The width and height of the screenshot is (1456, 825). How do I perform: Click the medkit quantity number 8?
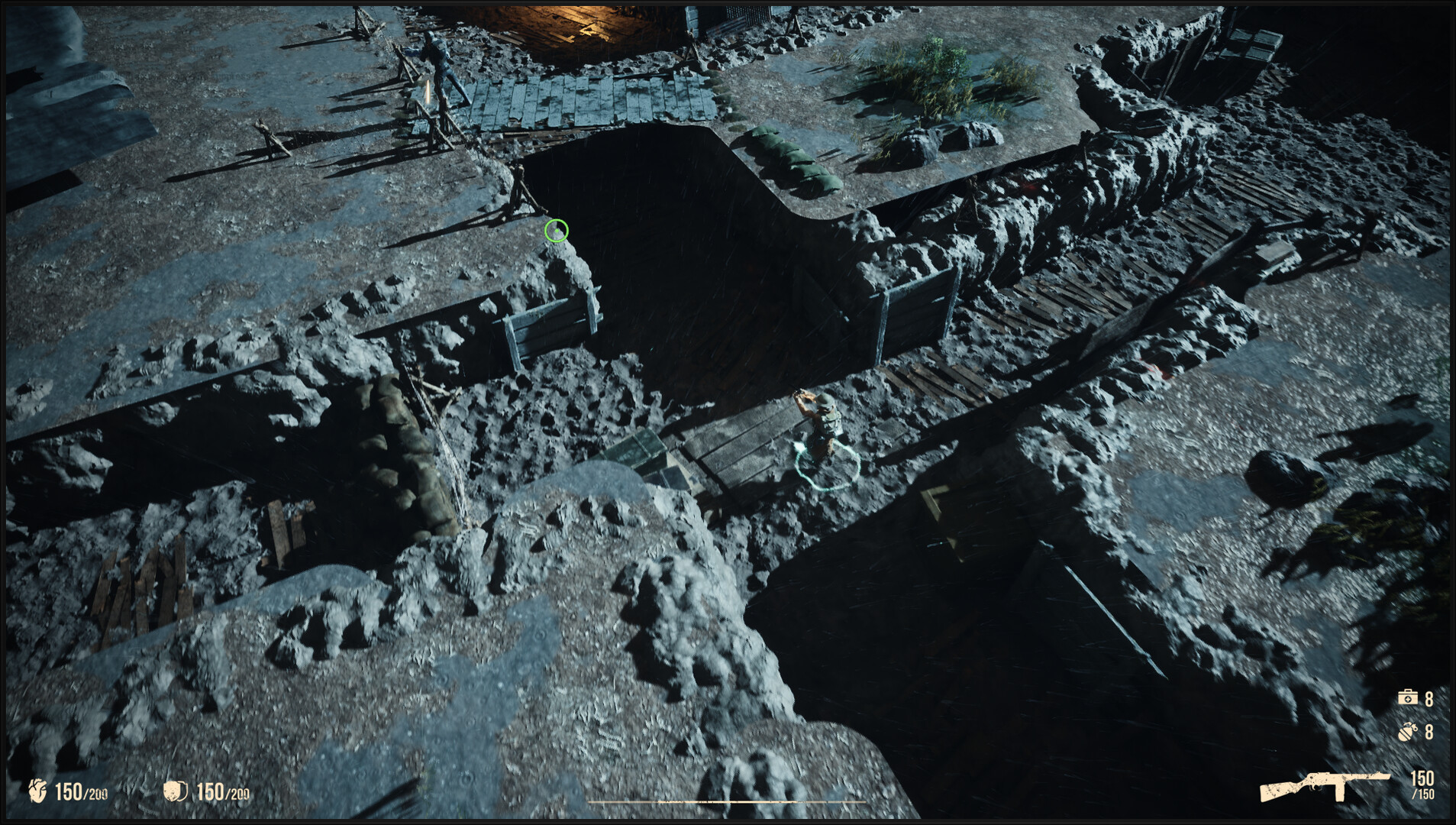click(1429, 697)
